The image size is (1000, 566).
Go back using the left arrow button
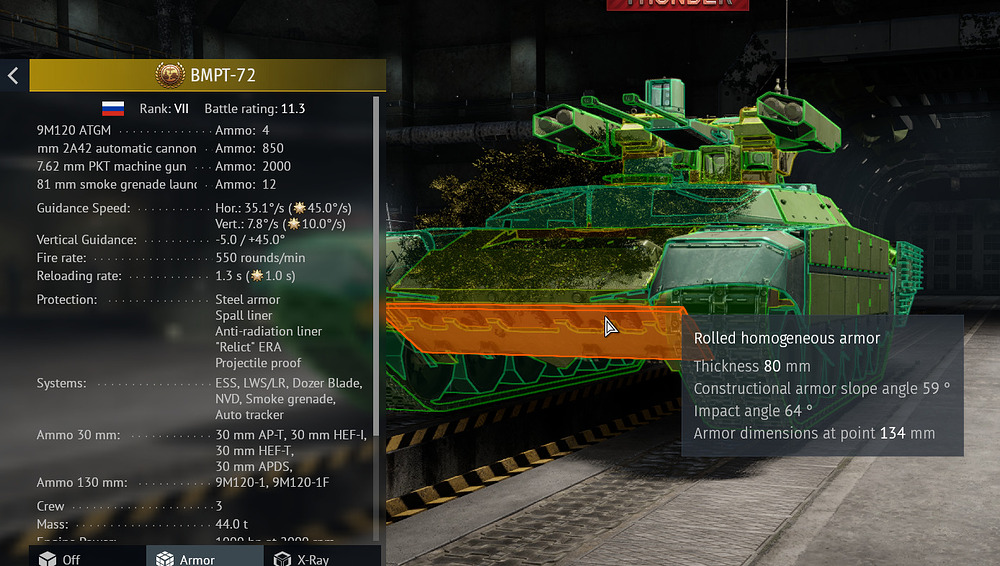click(x=13, y=75)
